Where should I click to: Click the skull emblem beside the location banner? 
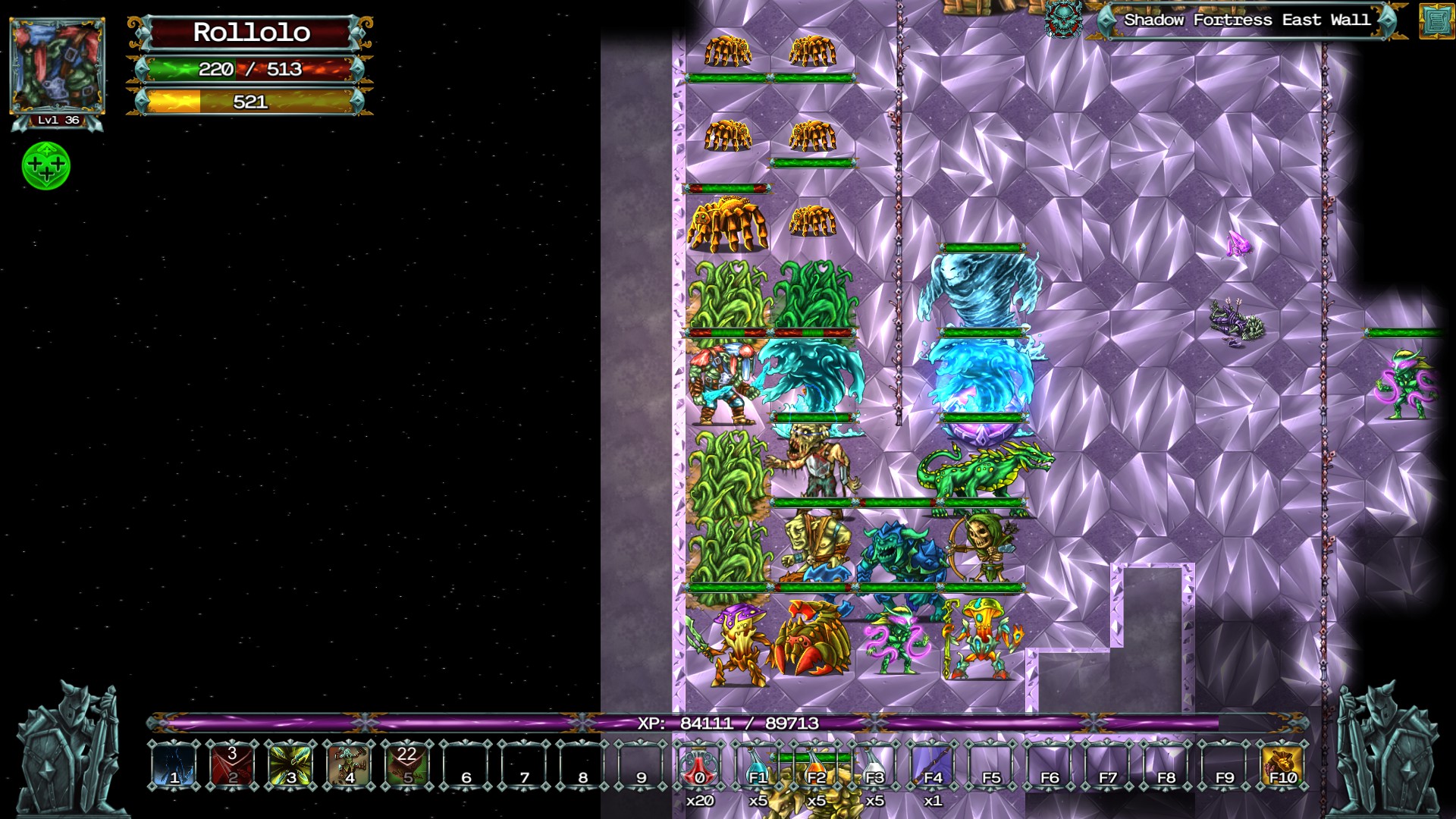1064,21
